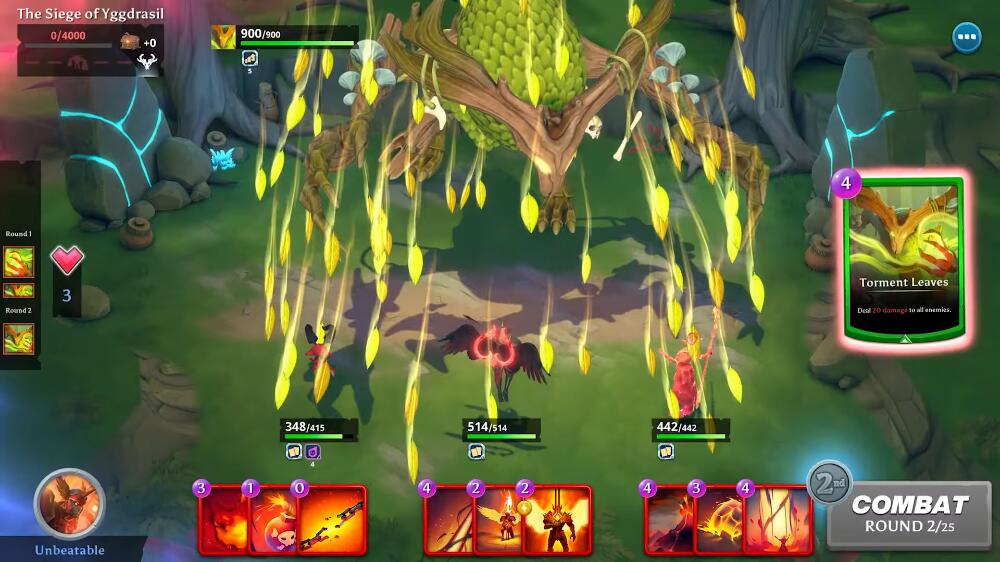Check the Round 2 enemy card preview
The height and width of the screenshot is (562, 1000).
[x=18, y=338]
